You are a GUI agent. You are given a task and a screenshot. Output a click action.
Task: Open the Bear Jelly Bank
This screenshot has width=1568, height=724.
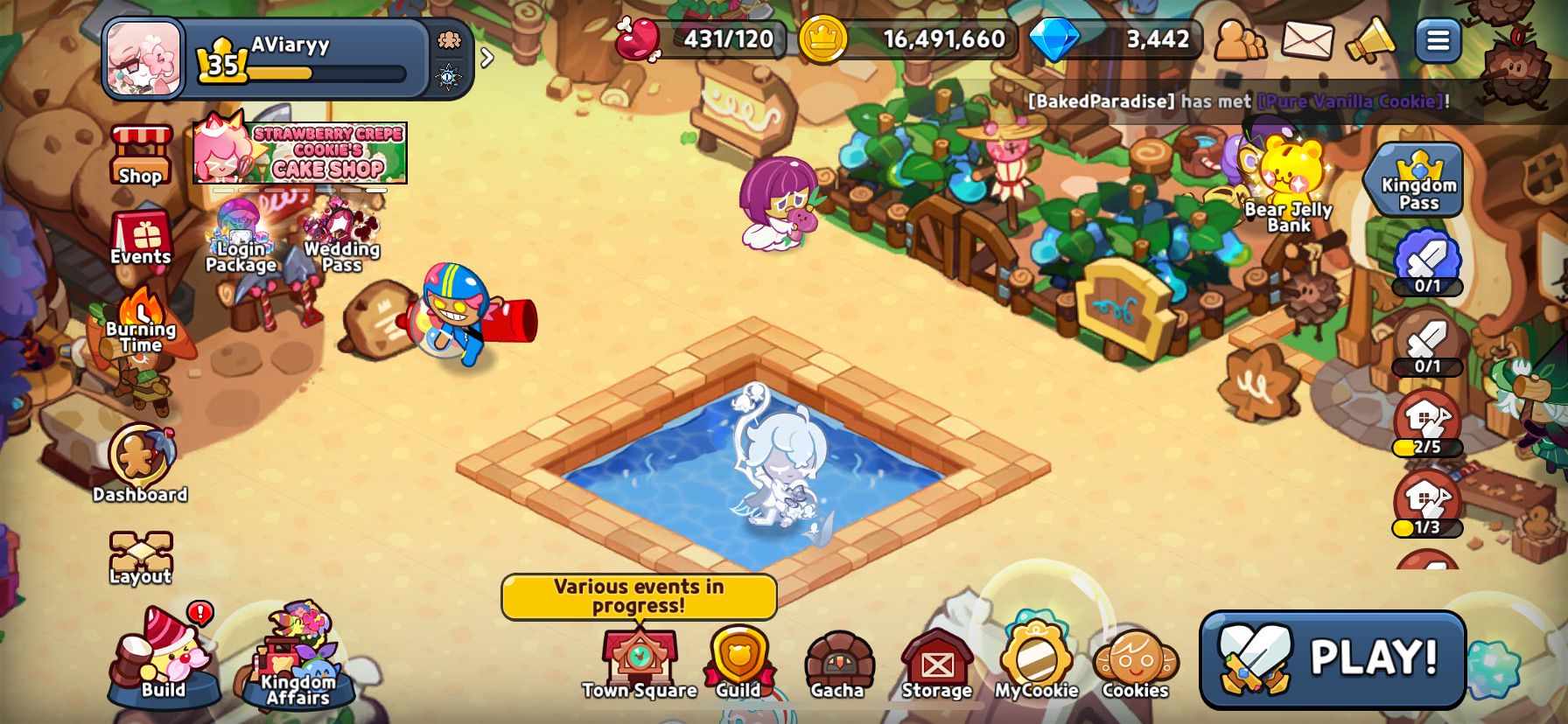[x=1289, y=184]
